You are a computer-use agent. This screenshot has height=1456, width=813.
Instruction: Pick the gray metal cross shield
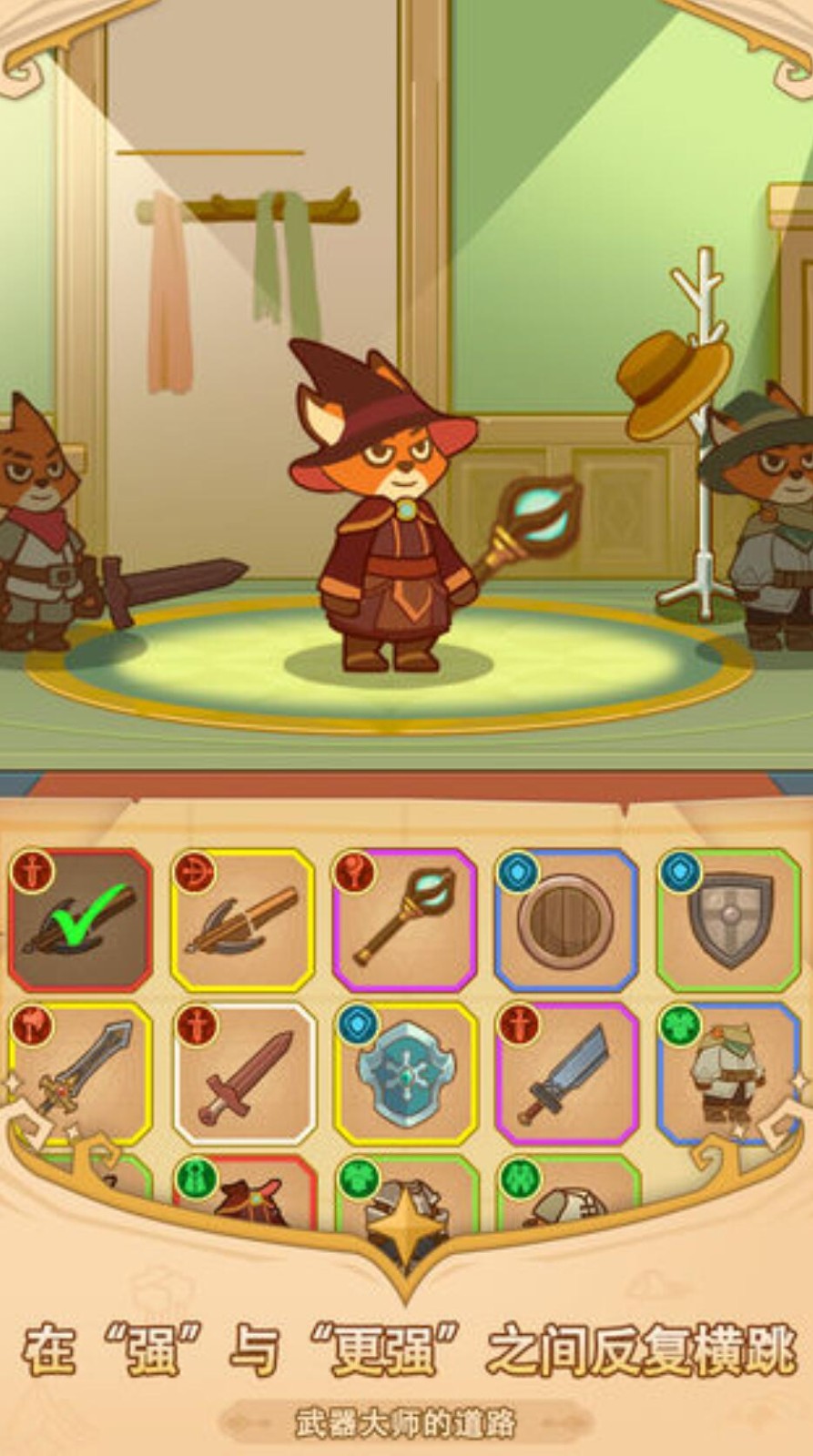(x=728, y=921)
